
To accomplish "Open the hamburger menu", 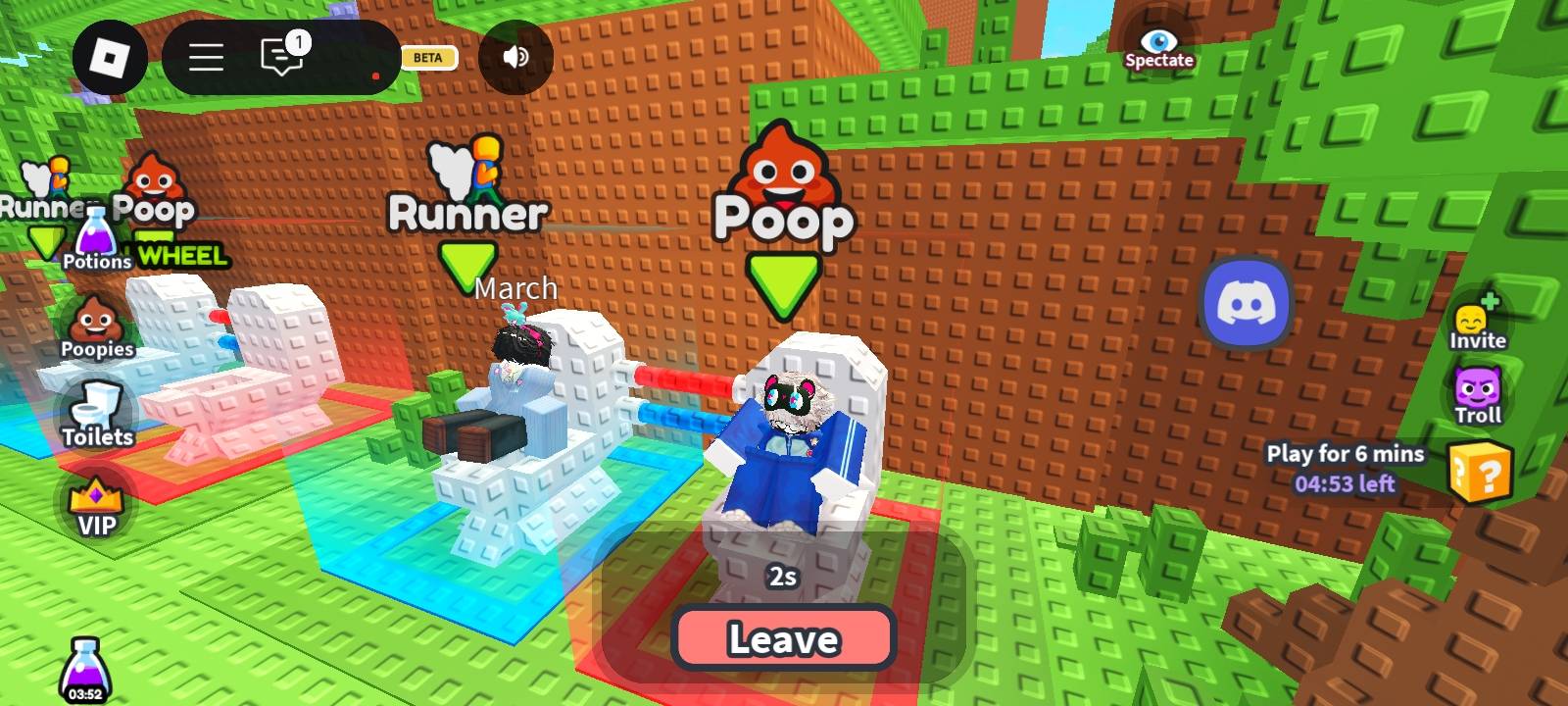I will point(206,58).
